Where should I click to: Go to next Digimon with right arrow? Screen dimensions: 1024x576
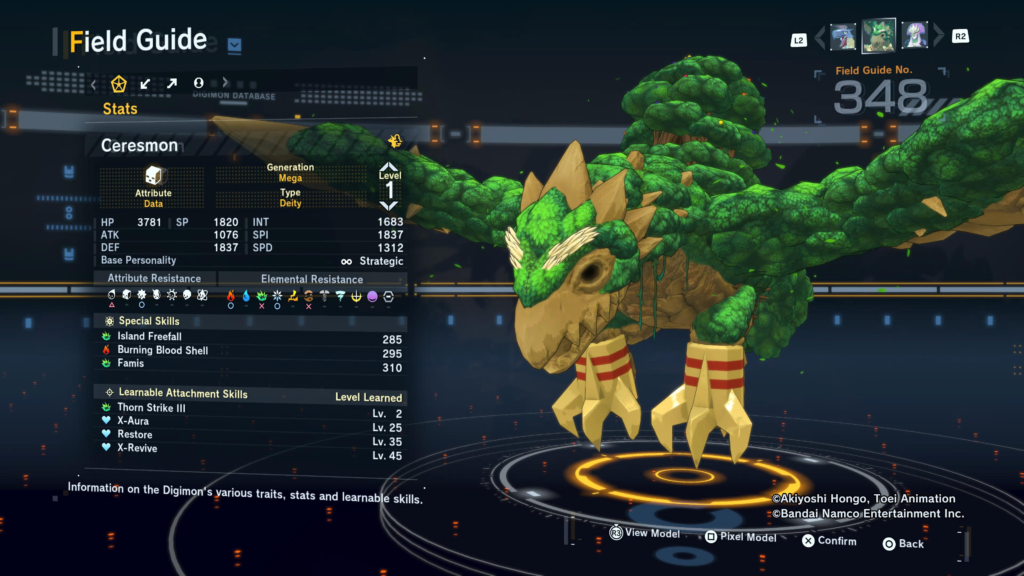(938, 38)
